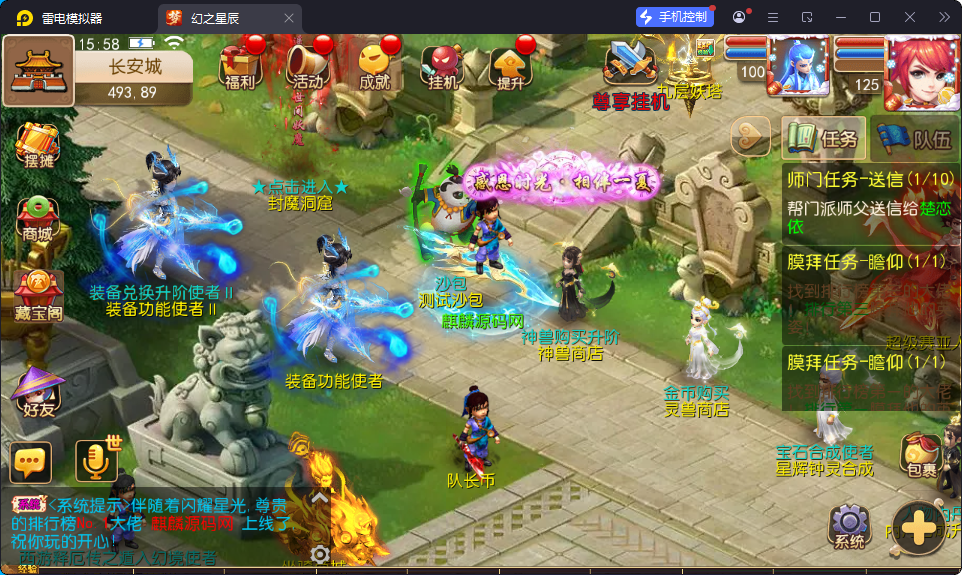Select the 师门任务-送信 quest entry
The height and width of the screenshot is (575, 962).
tap(870, 202)
